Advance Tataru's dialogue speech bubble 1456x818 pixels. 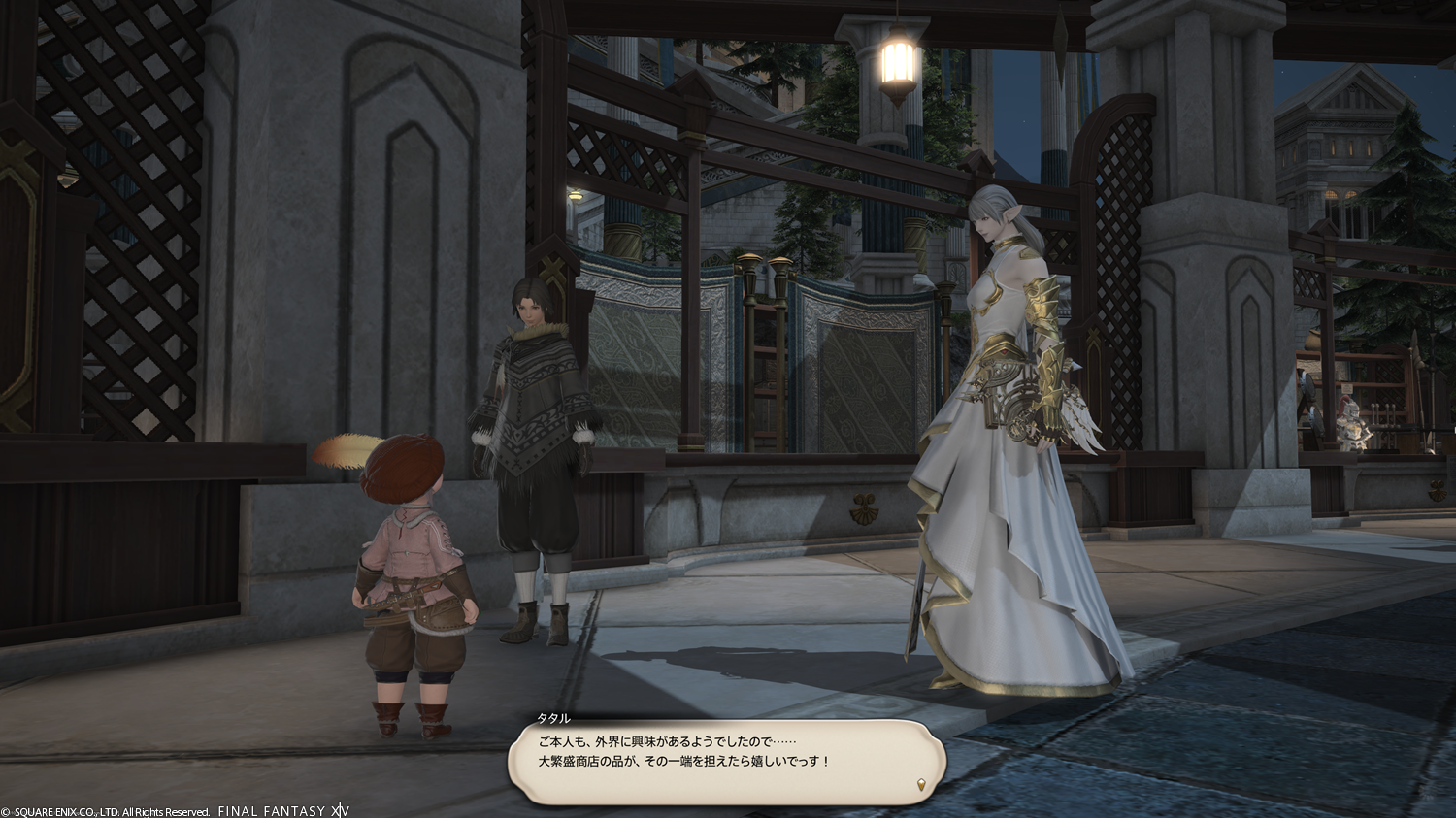coord(725,761)
